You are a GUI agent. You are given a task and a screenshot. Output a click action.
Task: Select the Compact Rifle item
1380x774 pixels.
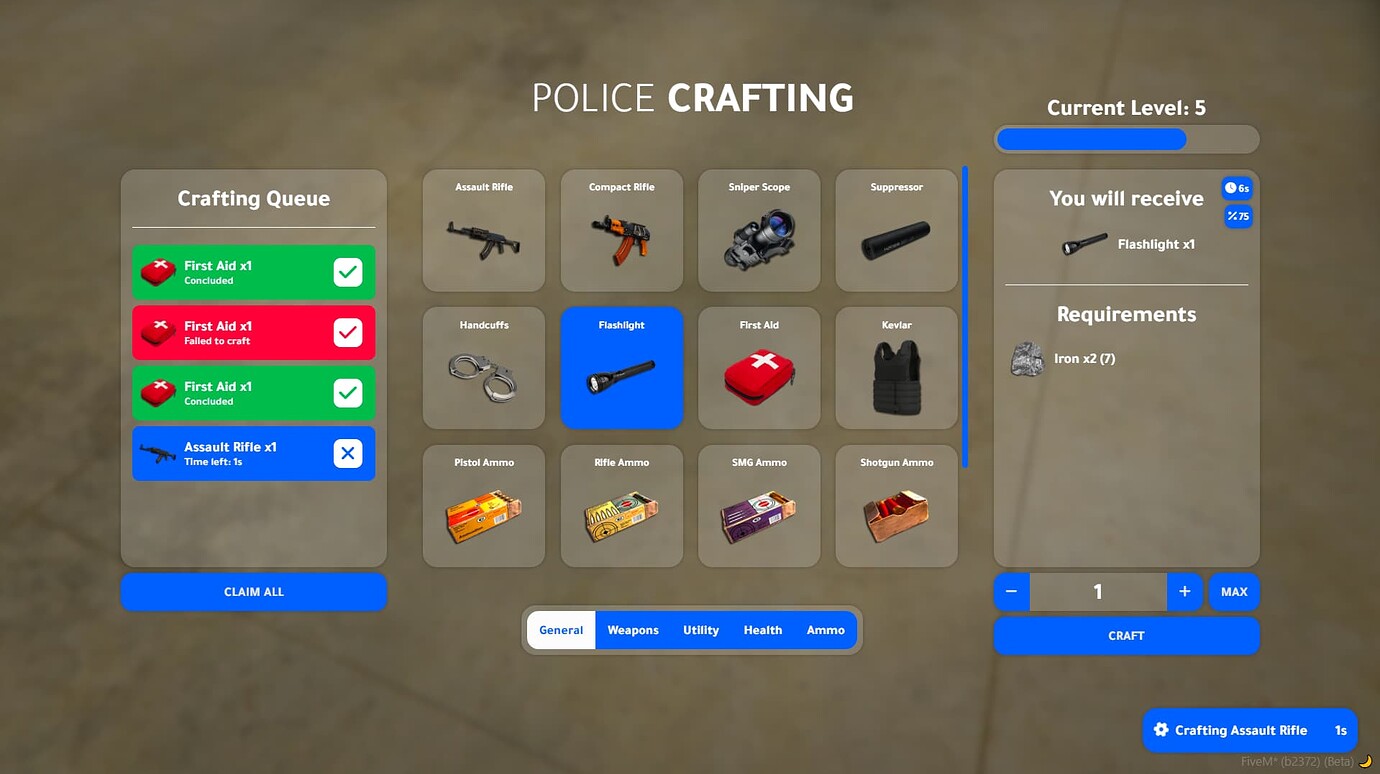coord(621,230)
